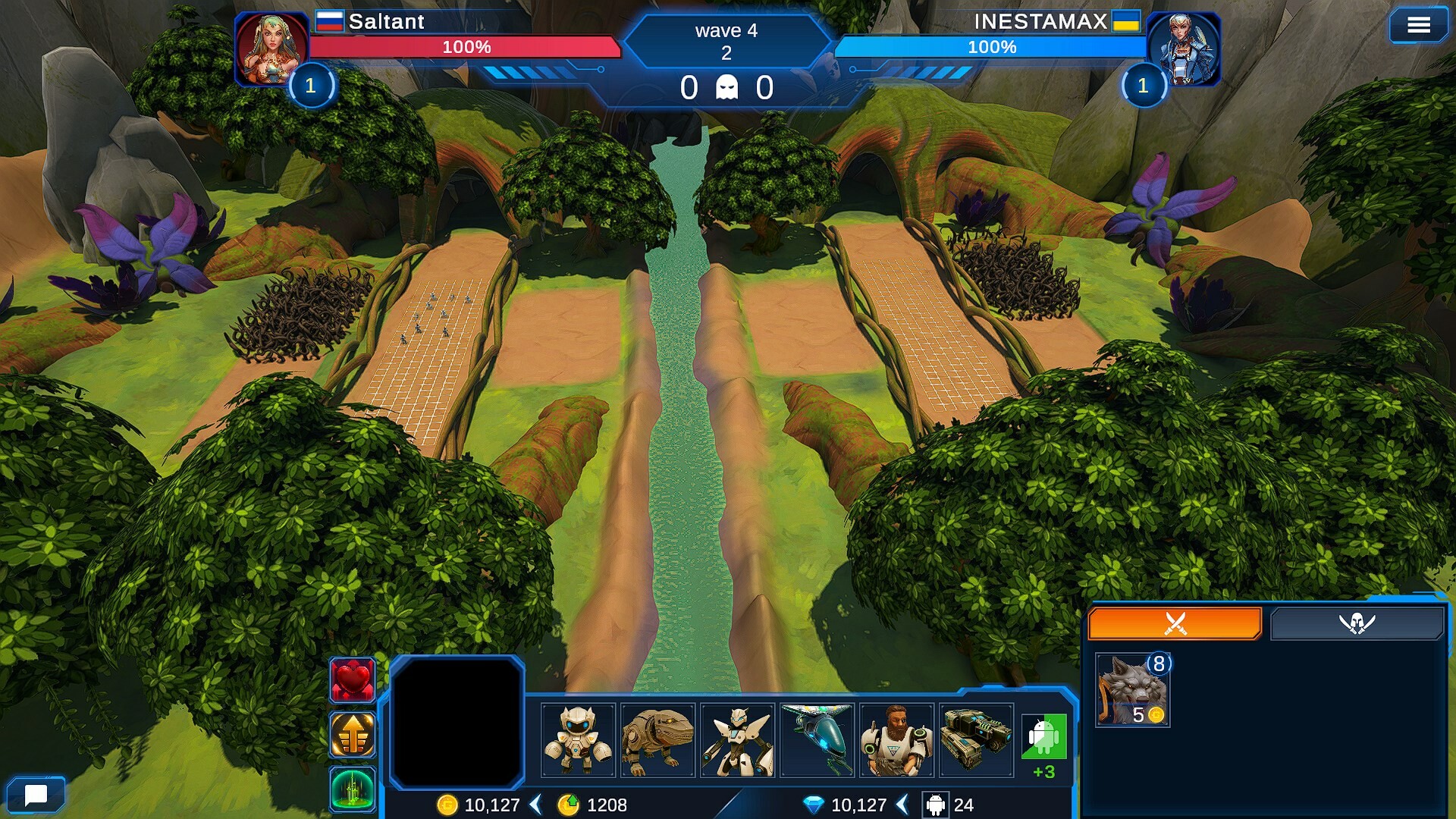Viewport: 1456px width, 819px height.
Task: Click the arrow beside the diamond amount
Action: click(902, 805)
